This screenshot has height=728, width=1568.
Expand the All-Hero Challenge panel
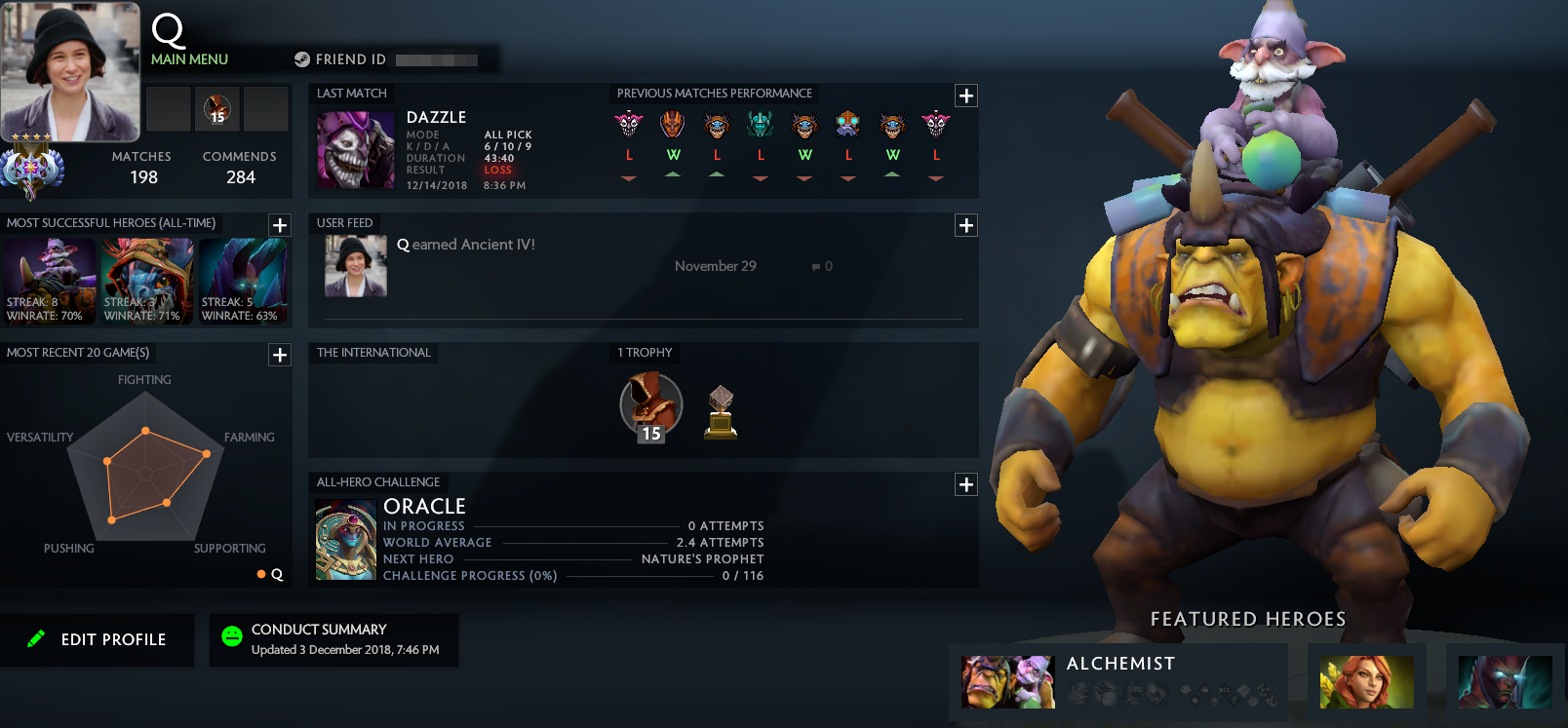click(966, 484)
